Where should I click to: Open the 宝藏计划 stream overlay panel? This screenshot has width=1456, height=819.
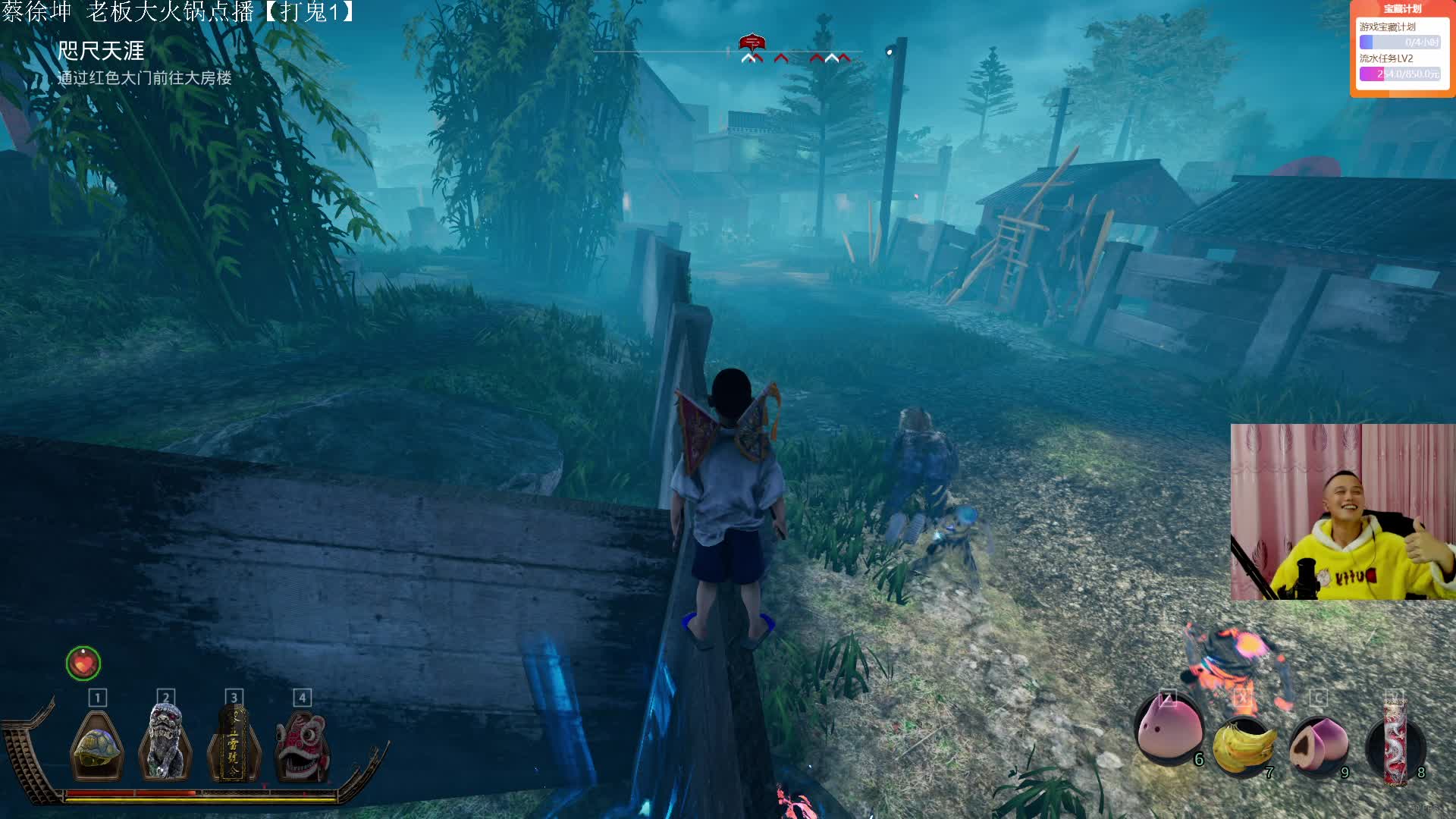click(1402, 9)
